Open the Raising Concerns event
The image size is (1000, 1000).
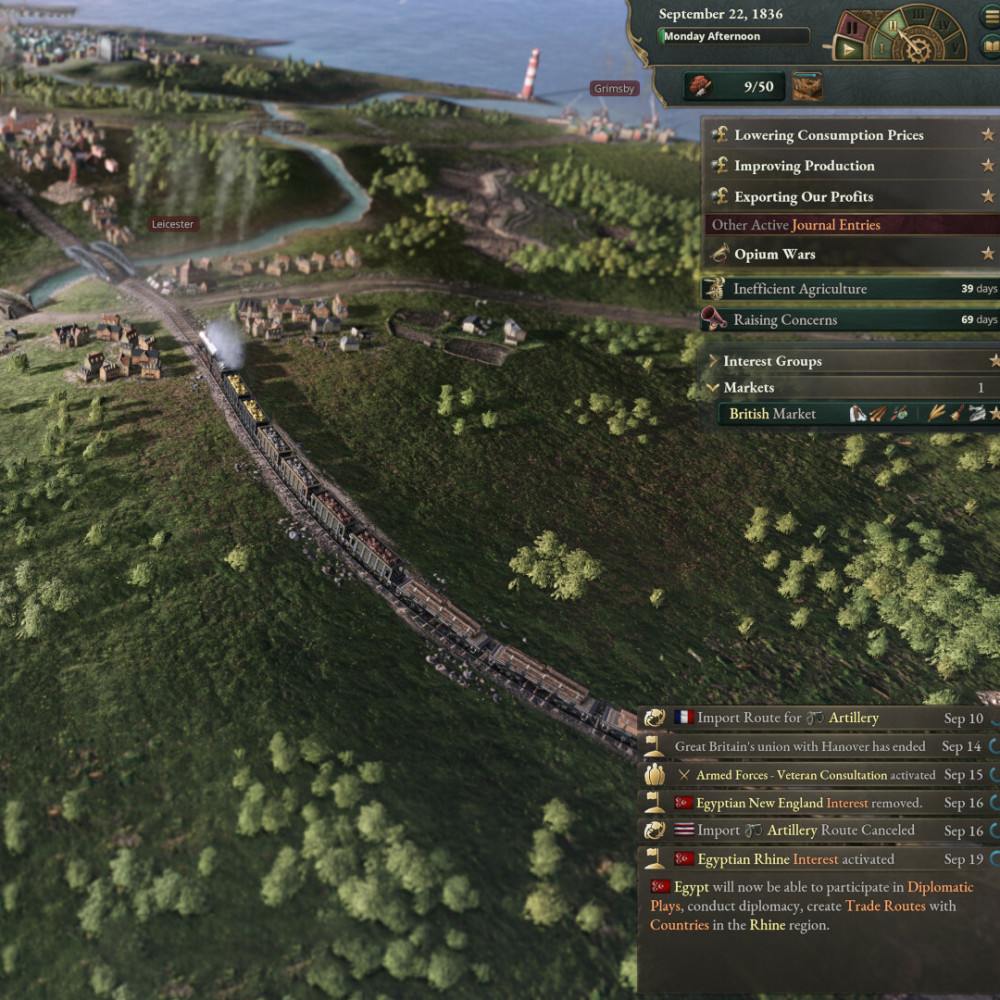click(784, 320)
